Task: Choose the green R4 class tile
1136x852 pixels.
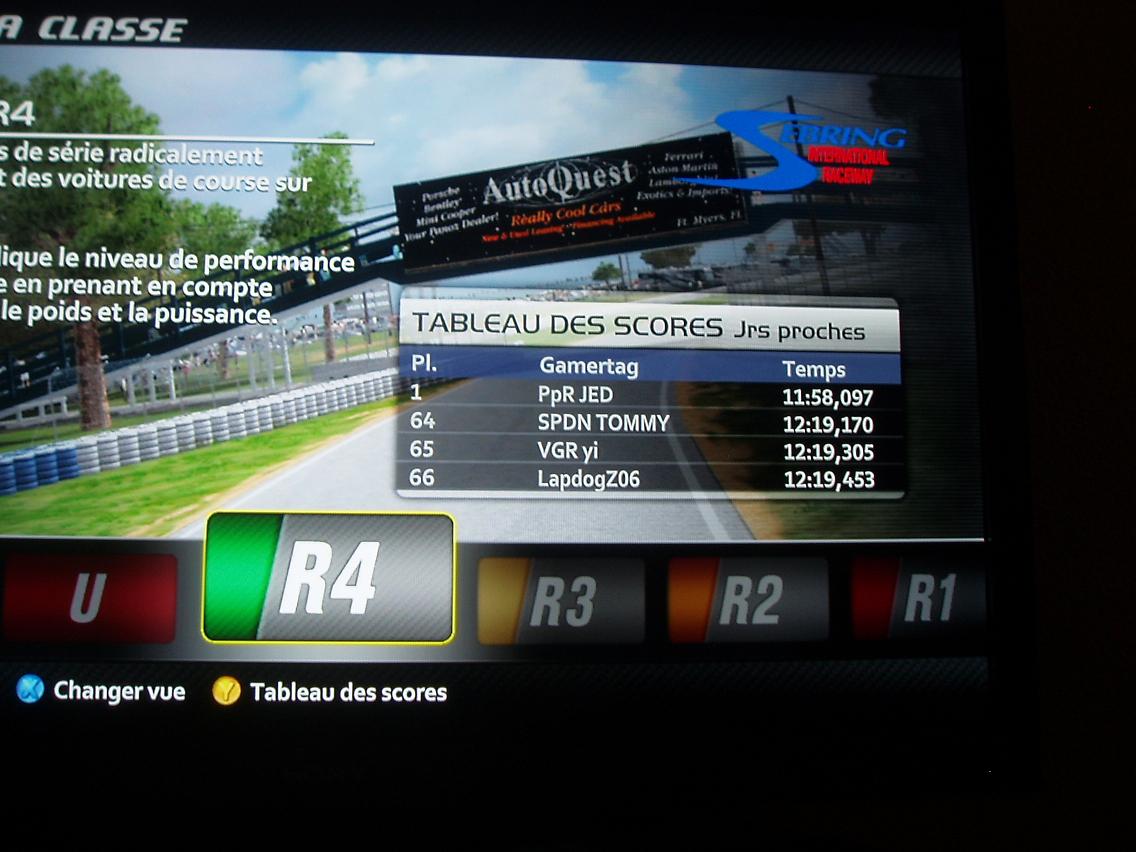Action: point(328,578)
